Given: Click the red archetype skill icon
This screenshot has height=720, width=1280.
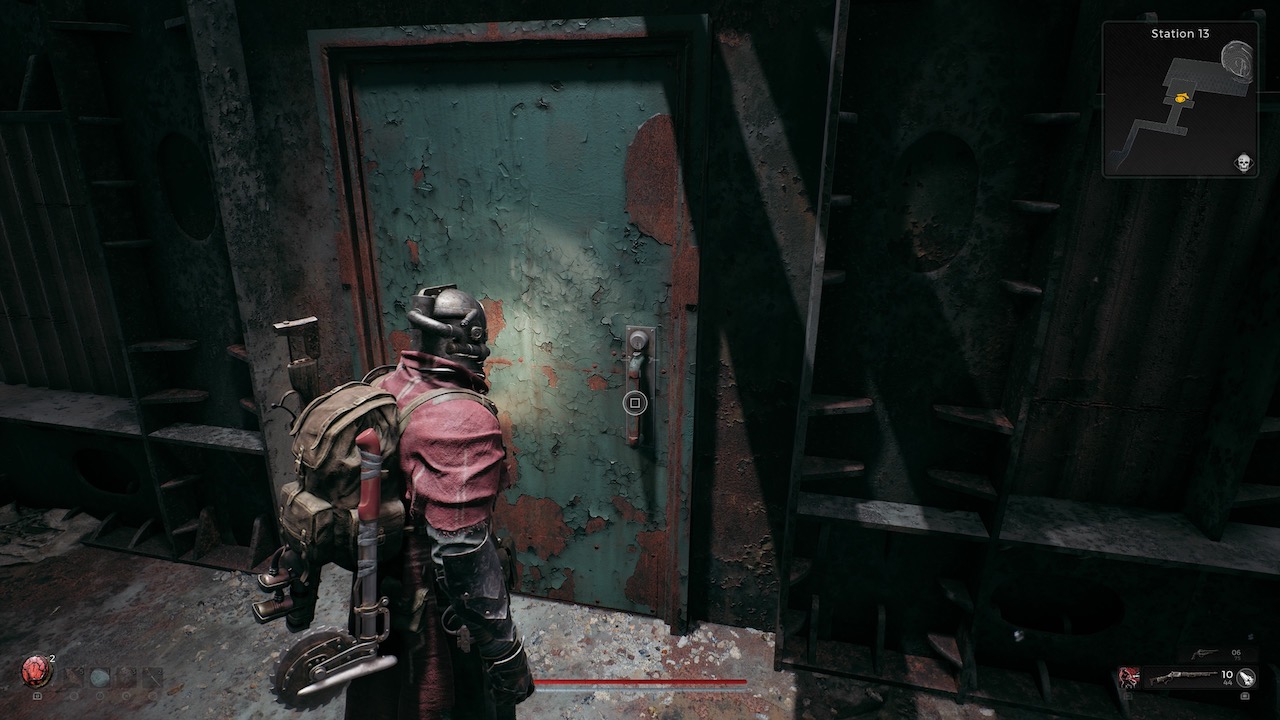Looking at the screenshot, I should pyautogui.click(x=1129, y=677).
